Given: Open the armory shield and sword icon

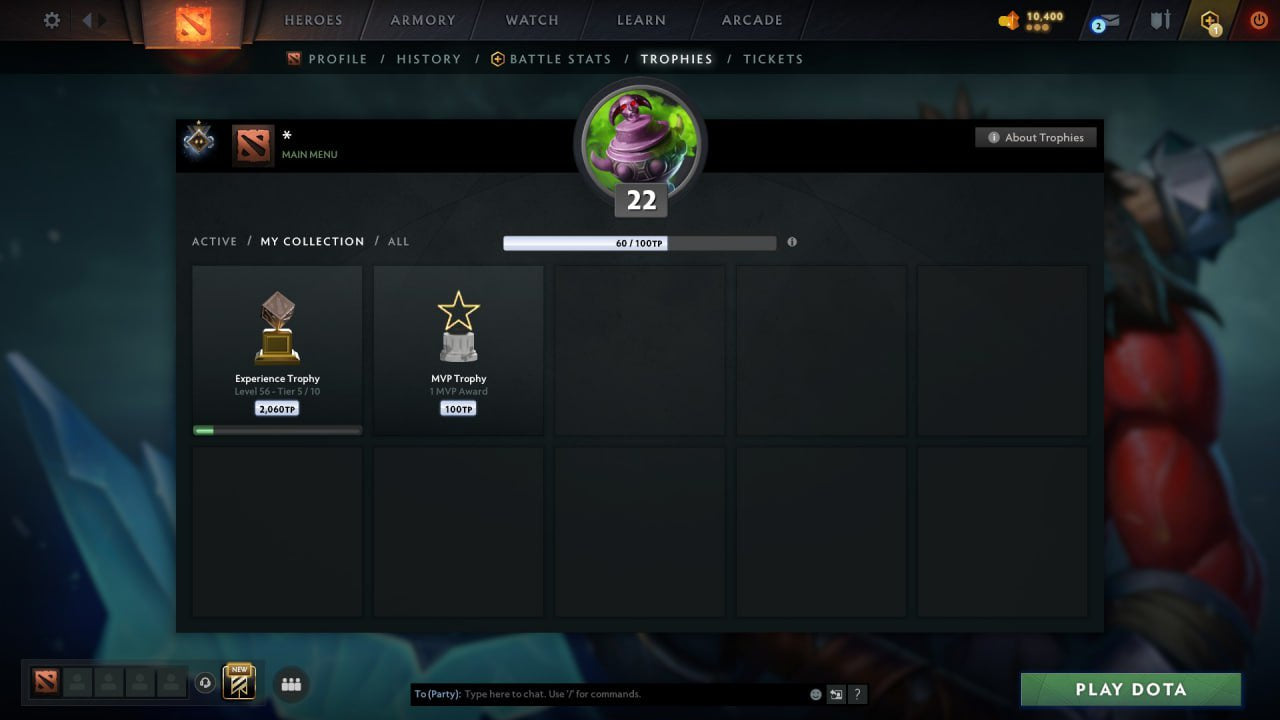Looking at the screenshot, I should point(1159,20).
